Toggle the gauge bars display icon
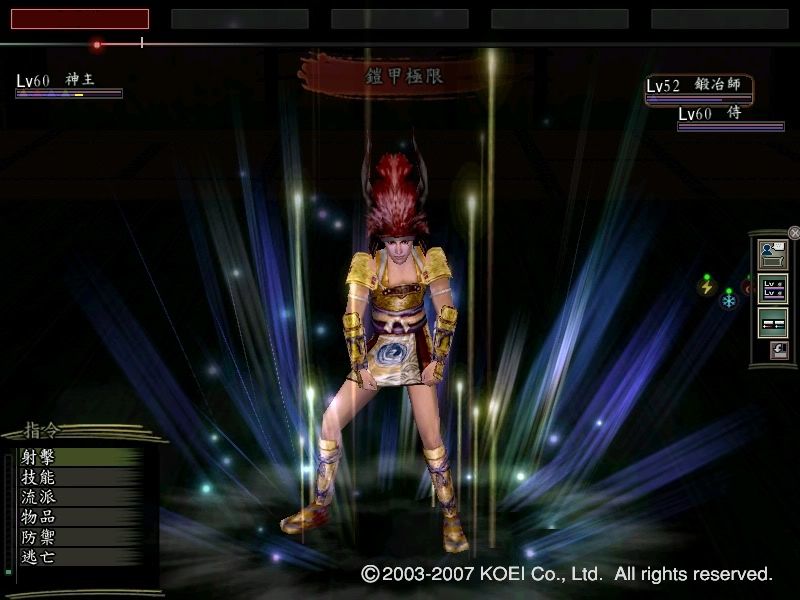Screen dimensions: 800x600 tap(773, 323)
